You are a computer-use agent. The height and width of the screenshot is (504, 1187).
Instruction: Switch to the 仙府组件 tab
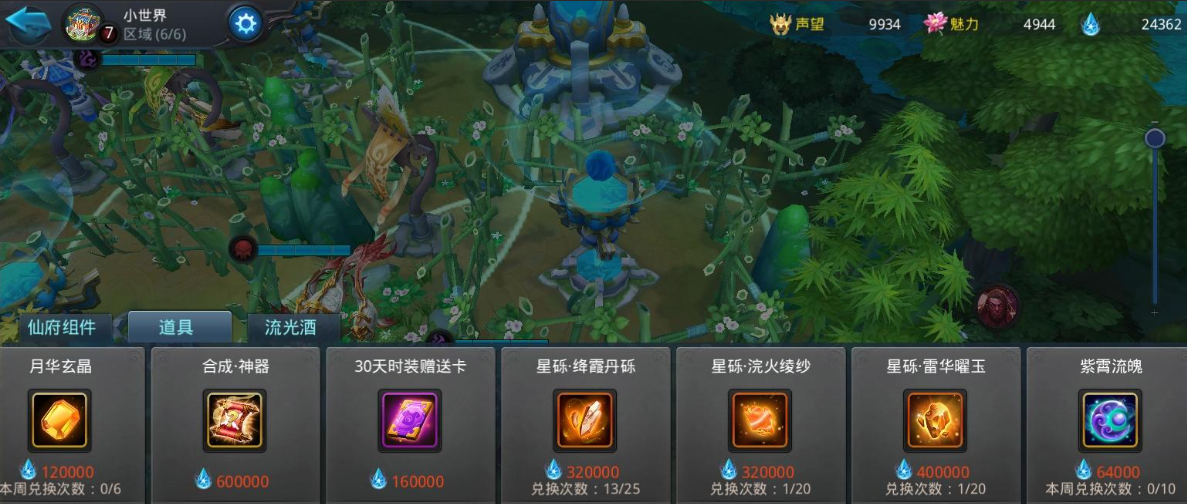click(63, 326)
